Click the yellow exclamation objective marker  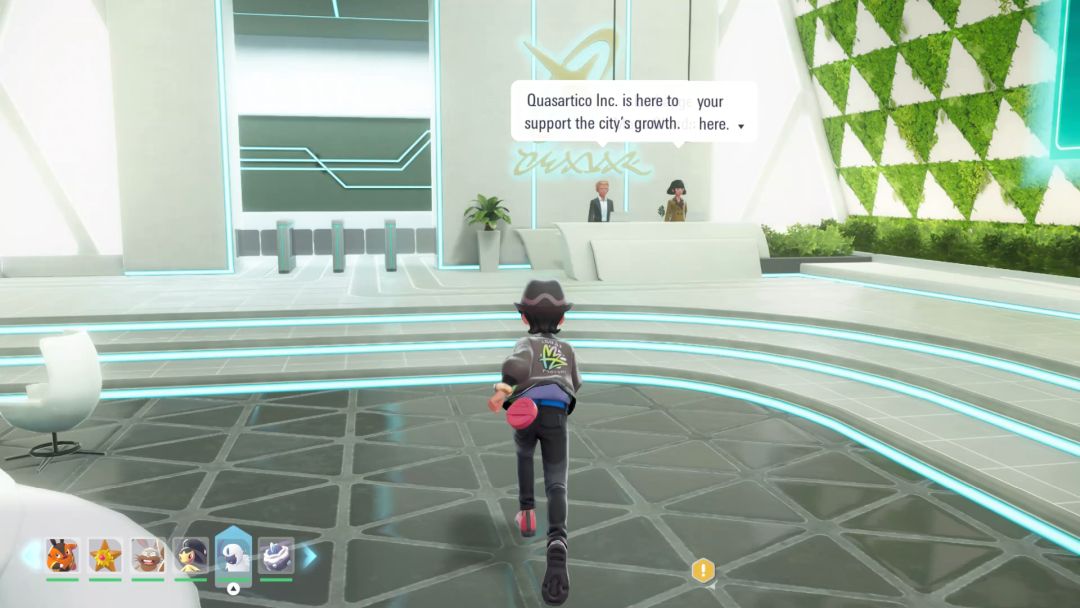703,571
